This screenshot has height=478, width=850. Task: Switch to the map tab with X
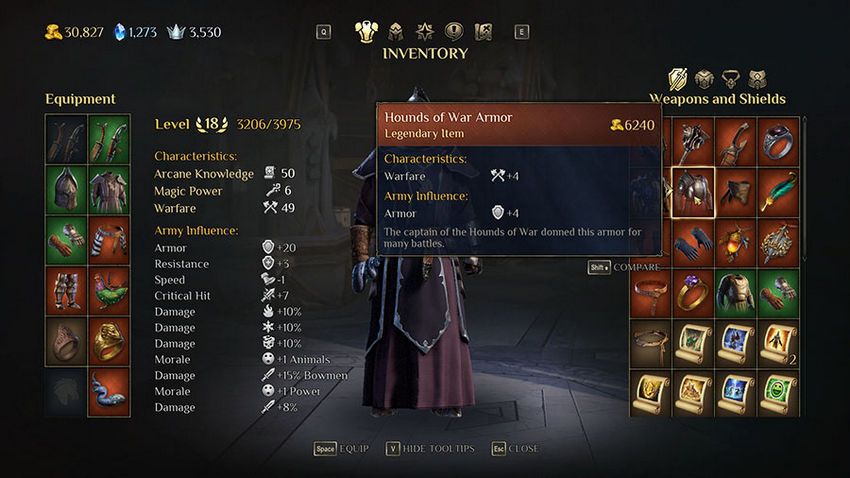(x=483, y=31)
